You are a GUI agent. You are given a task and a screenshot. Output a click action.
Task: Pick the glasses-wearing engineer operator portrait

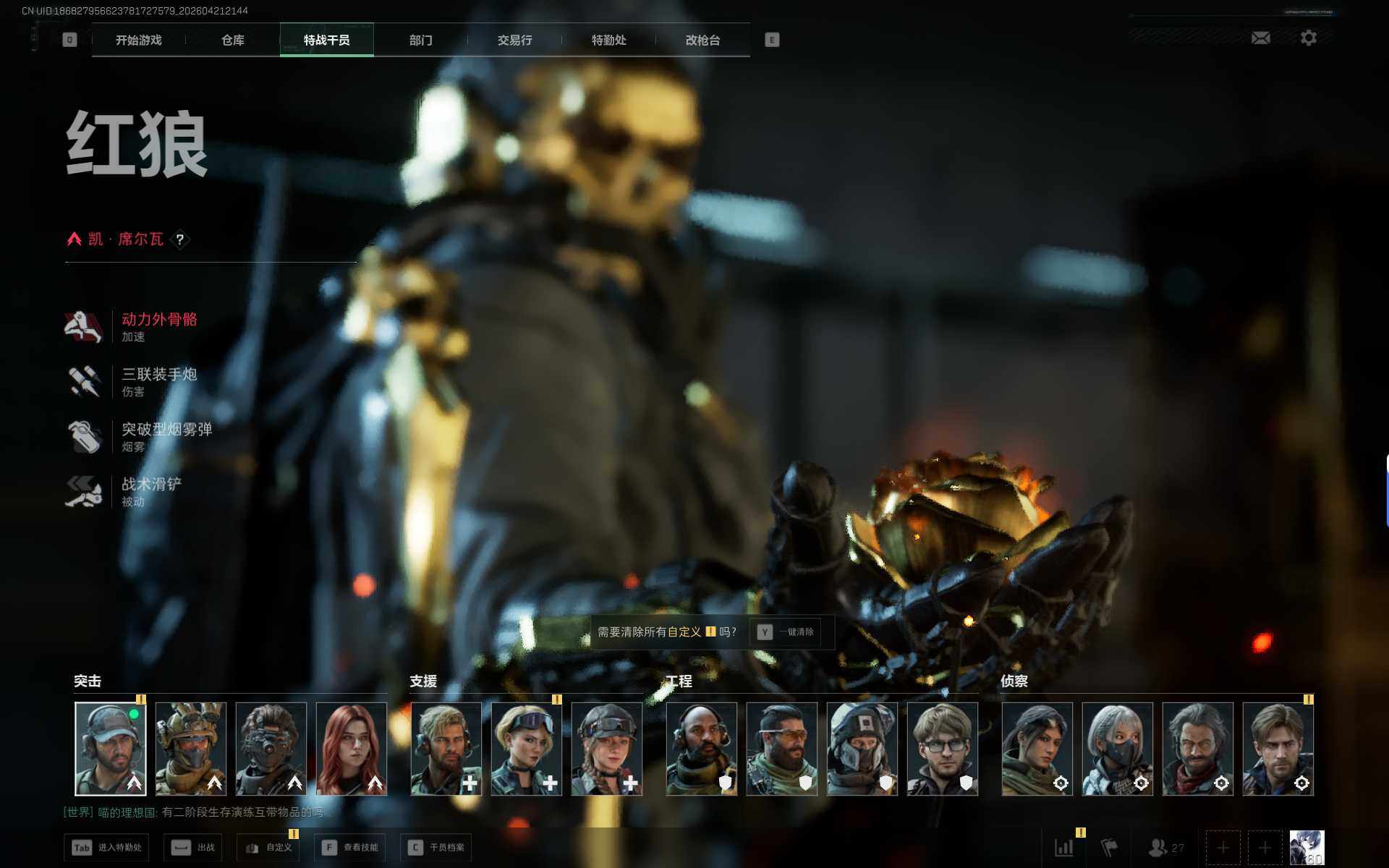click(942, 748)
